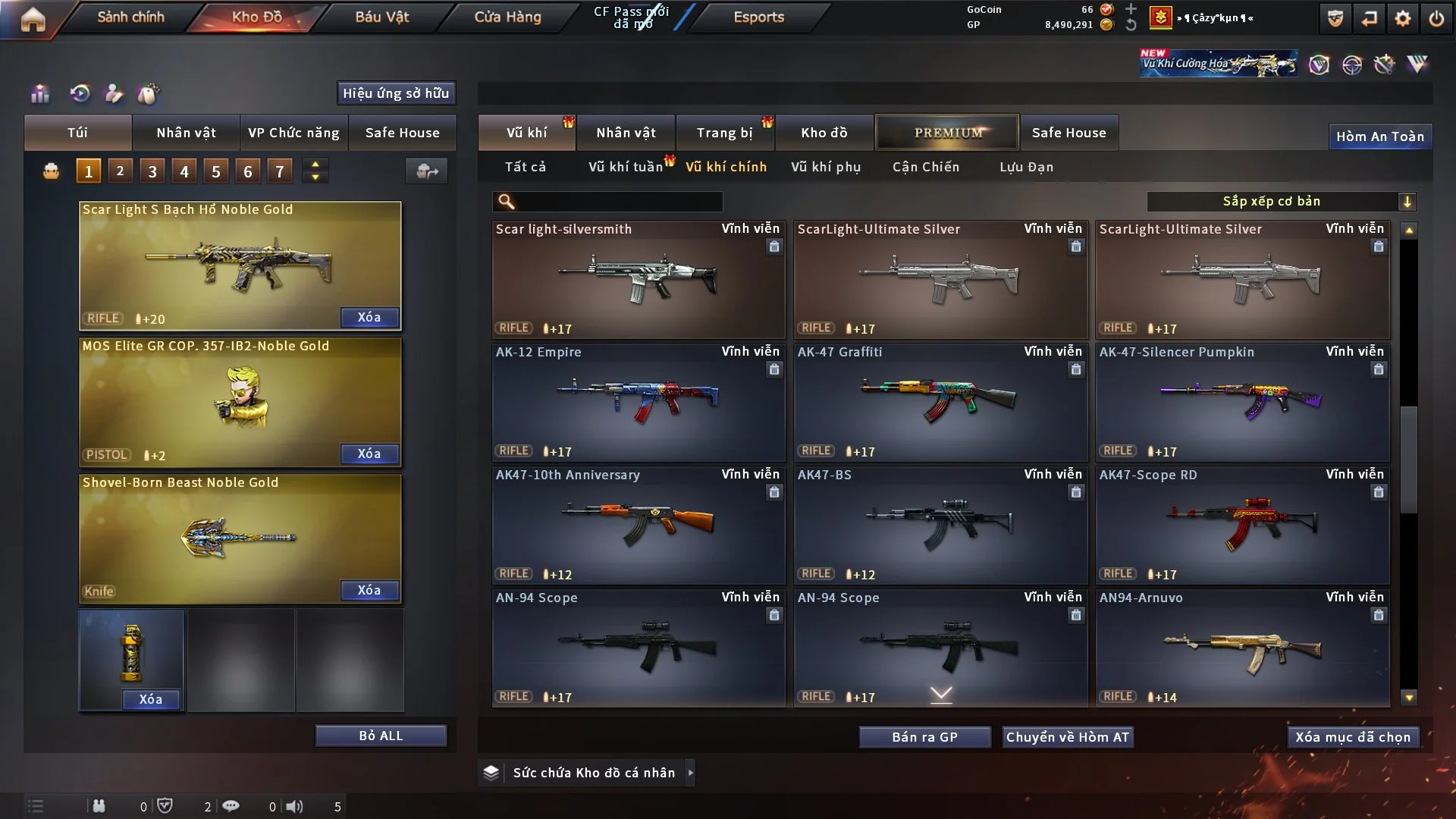
Task: Return to Sảnh chính lobby
Action: point(130,17)
